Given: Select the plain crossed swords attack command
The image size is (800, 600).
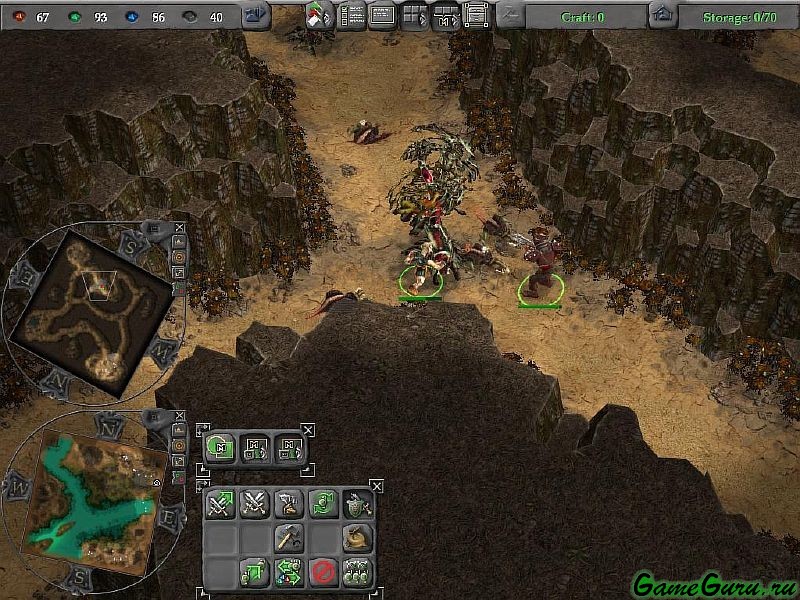Looking at the screenshot, I should 254,504.
